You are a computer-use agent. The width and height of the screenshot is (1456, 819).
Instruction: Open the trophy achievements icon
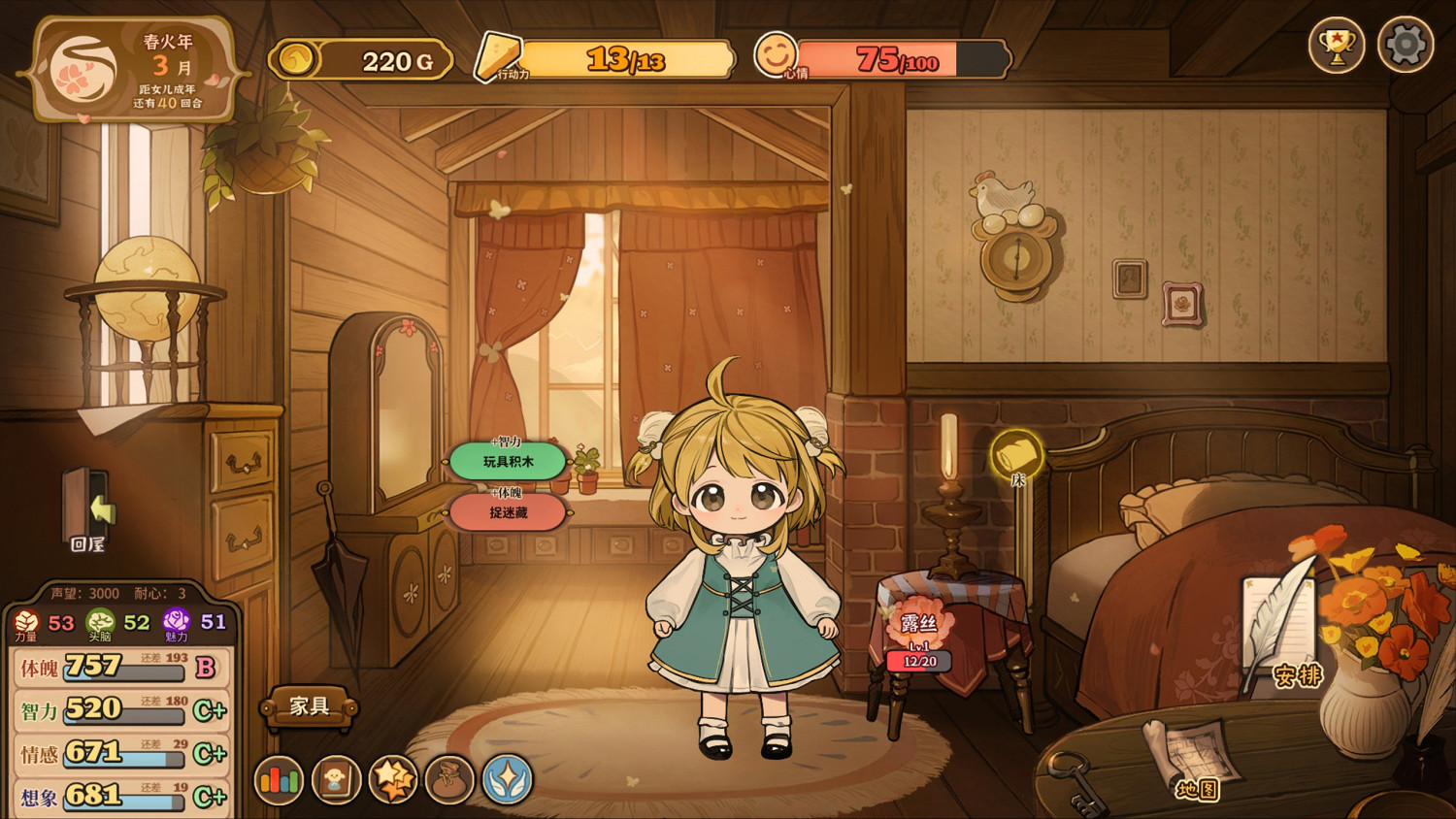click(x=1338, y=44)
